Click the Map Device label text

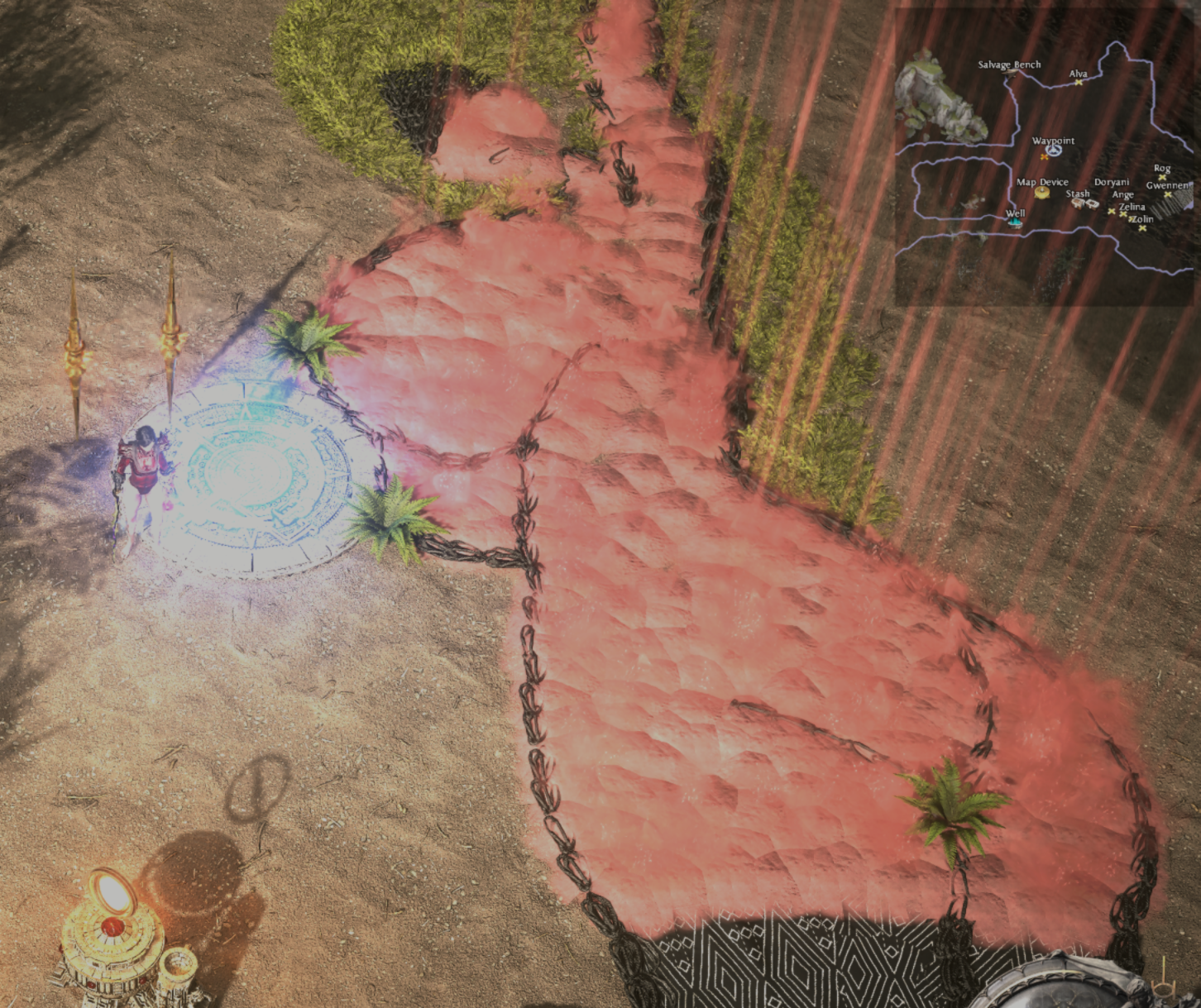(x=1042, y=180)
